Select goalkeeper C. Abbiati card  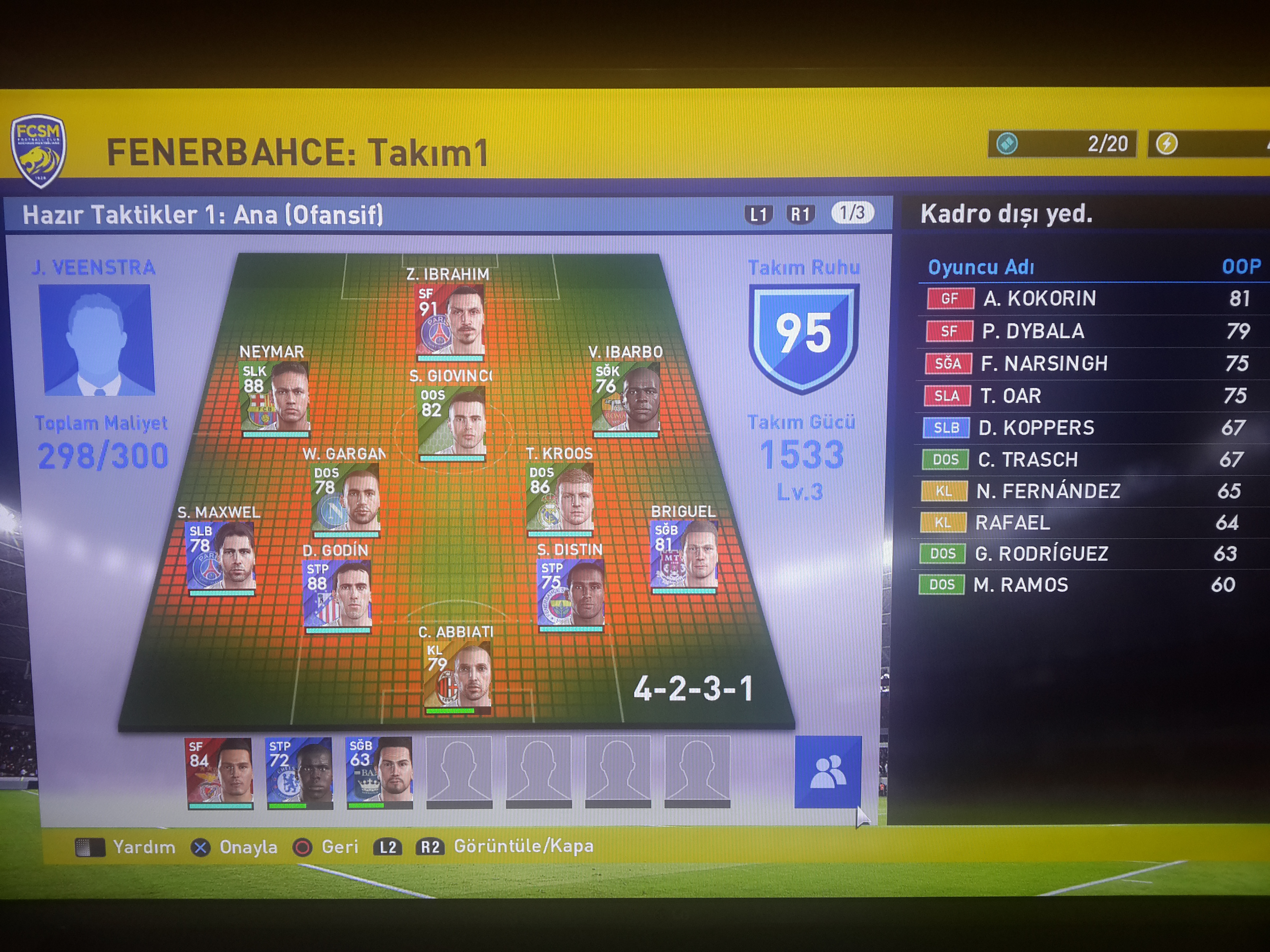[x=457, y=675]
